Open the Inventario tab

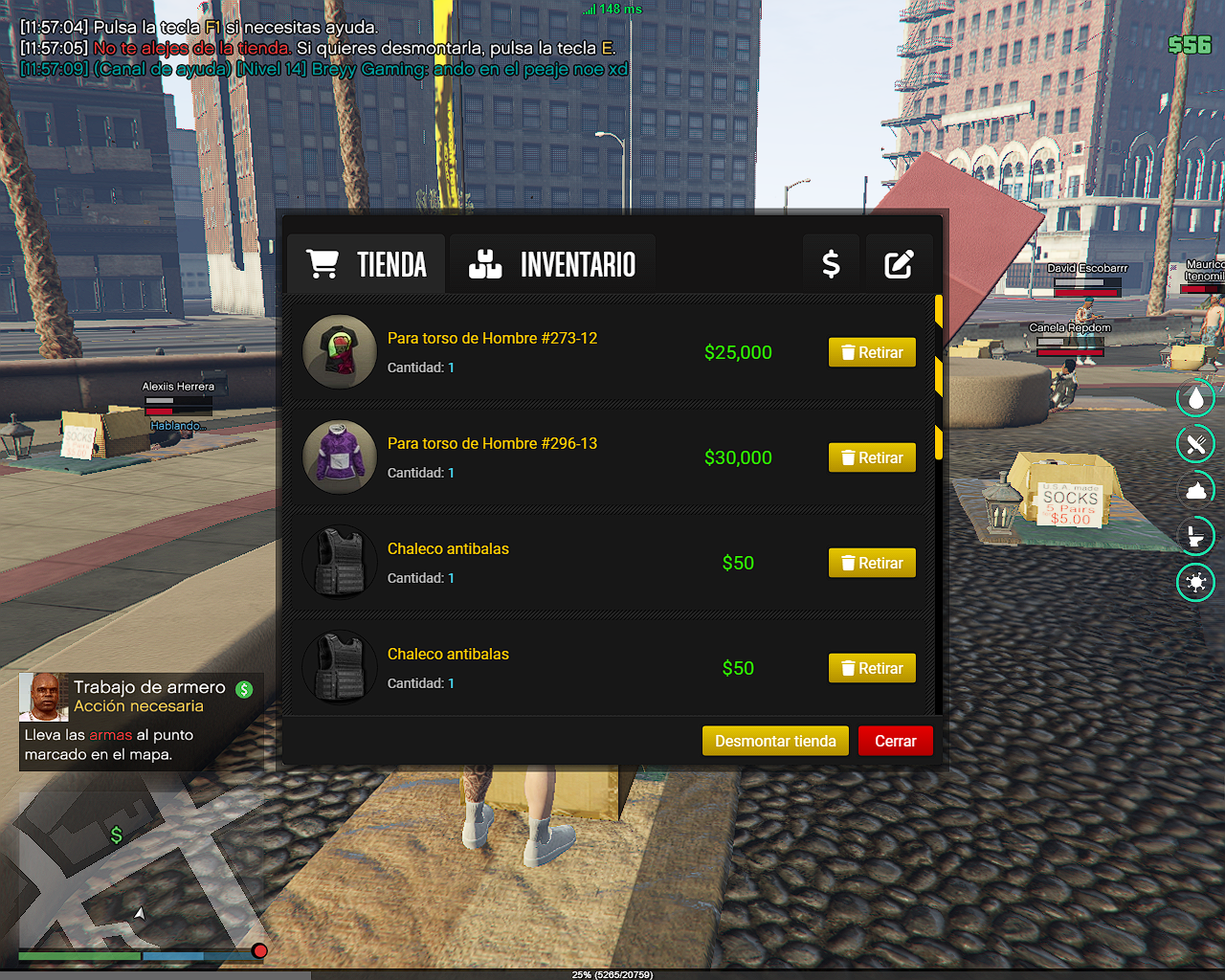[x=552, y=264]
